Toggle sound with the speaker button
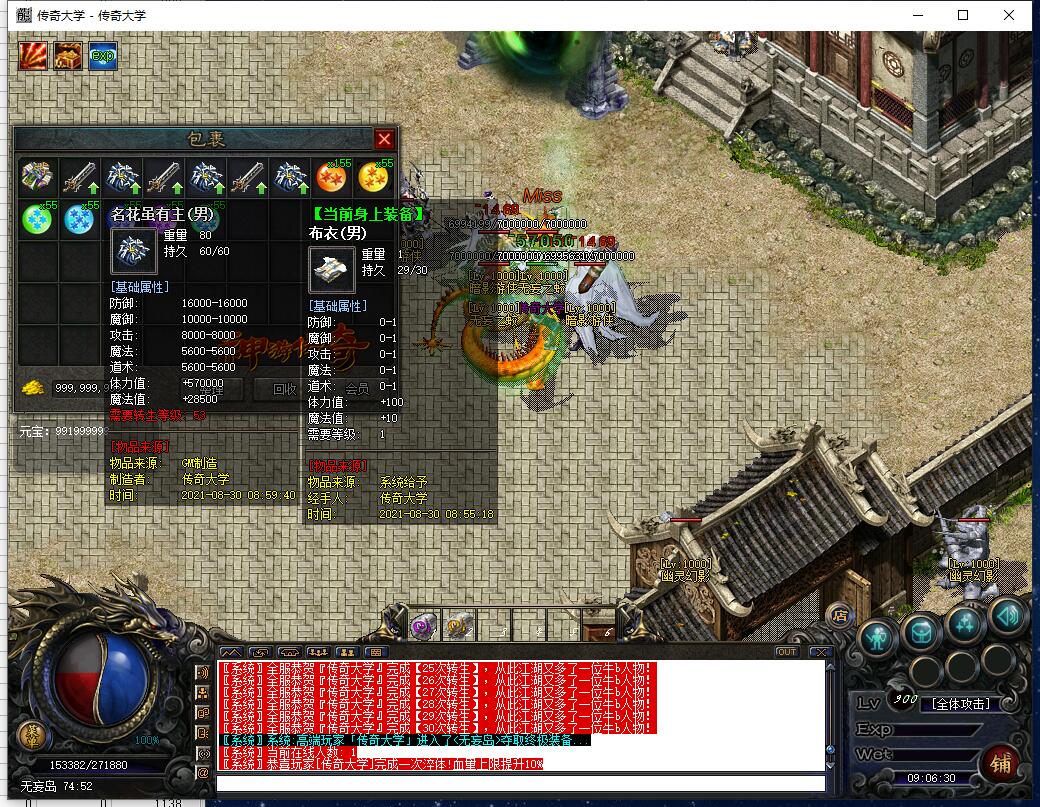Image resolution: width=1040 pixels, height=807 pixels. 1009,617
